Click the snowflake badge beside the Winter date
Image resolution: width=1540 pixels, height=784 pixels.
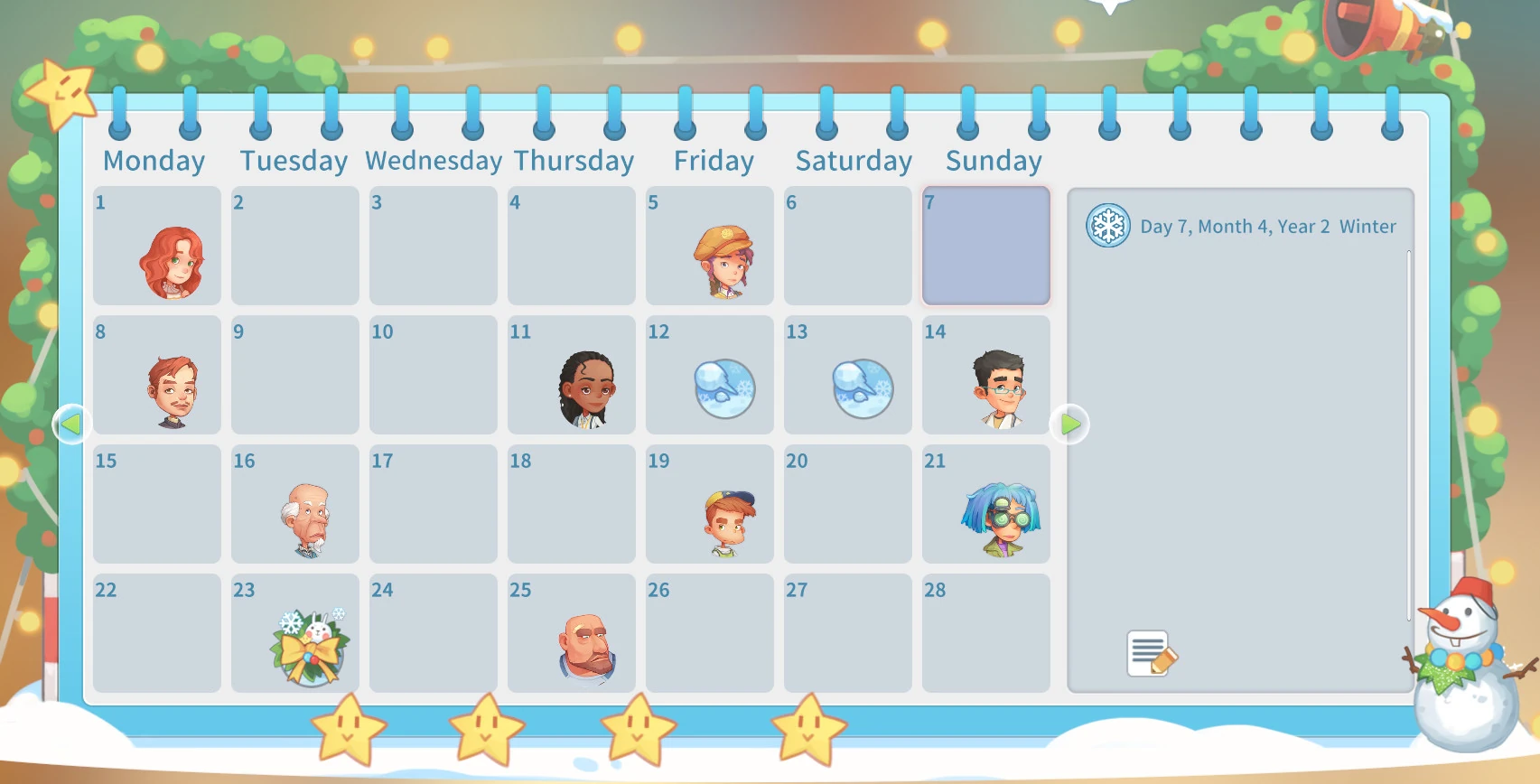pos(1106,227)
